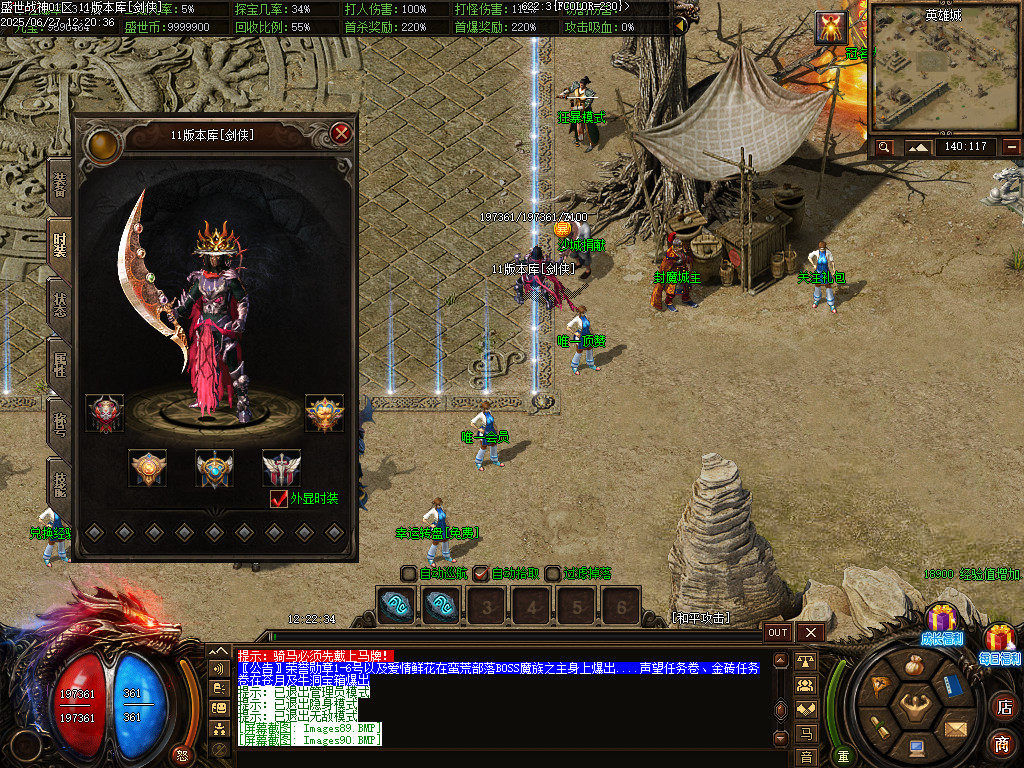This screenshot has width=1024, height=768.
Task: Enable the 自动巡航 auto-cruise option
Action: [409, 573]
